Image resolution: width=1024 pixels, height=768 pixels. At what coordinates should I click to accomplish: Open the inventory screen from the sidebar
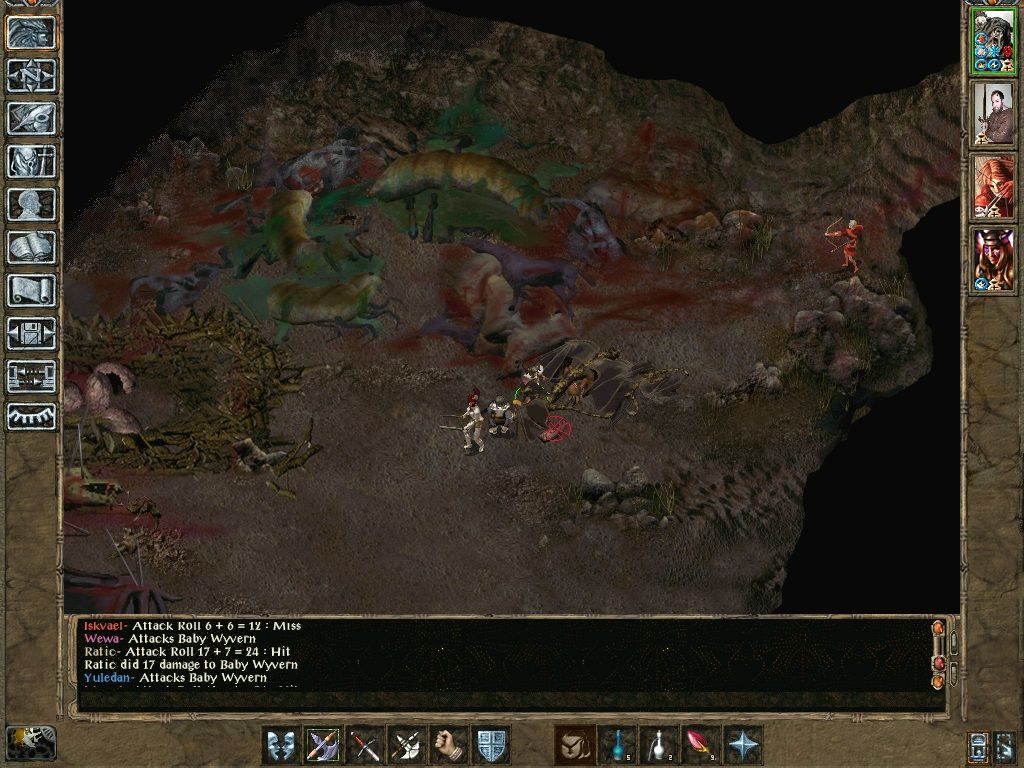(x=31, y=161)
